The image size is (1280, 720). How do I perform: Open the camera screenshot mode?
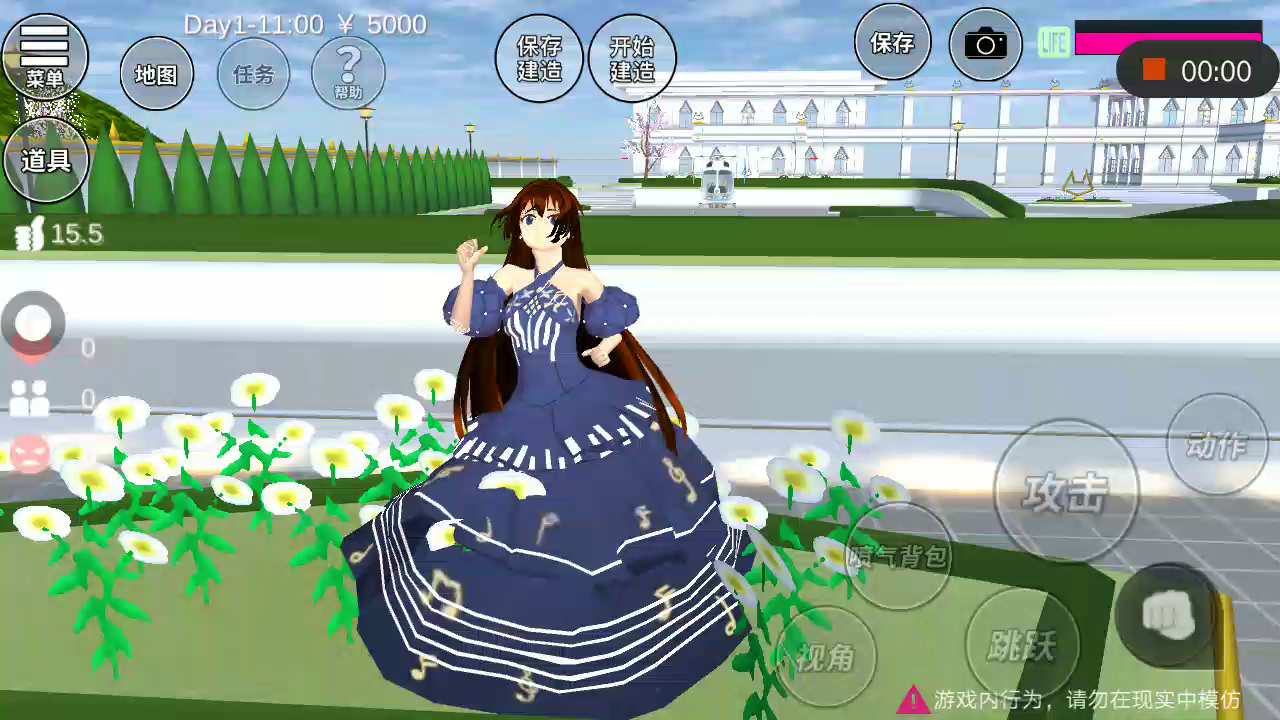click(x=985, y=44)
